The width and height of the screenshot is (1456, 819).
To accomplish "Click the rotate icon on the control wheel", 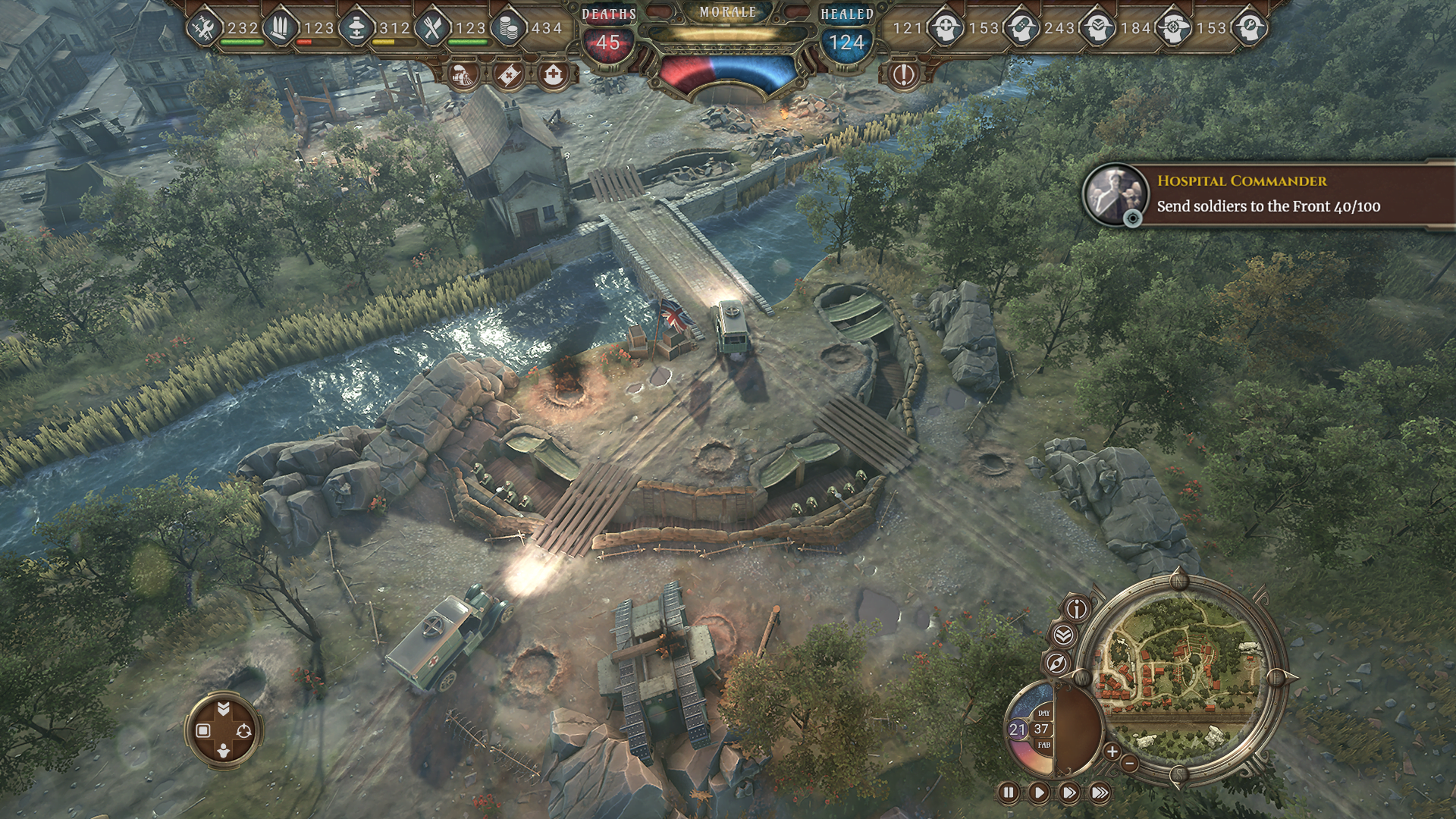I will pos(243,731).
